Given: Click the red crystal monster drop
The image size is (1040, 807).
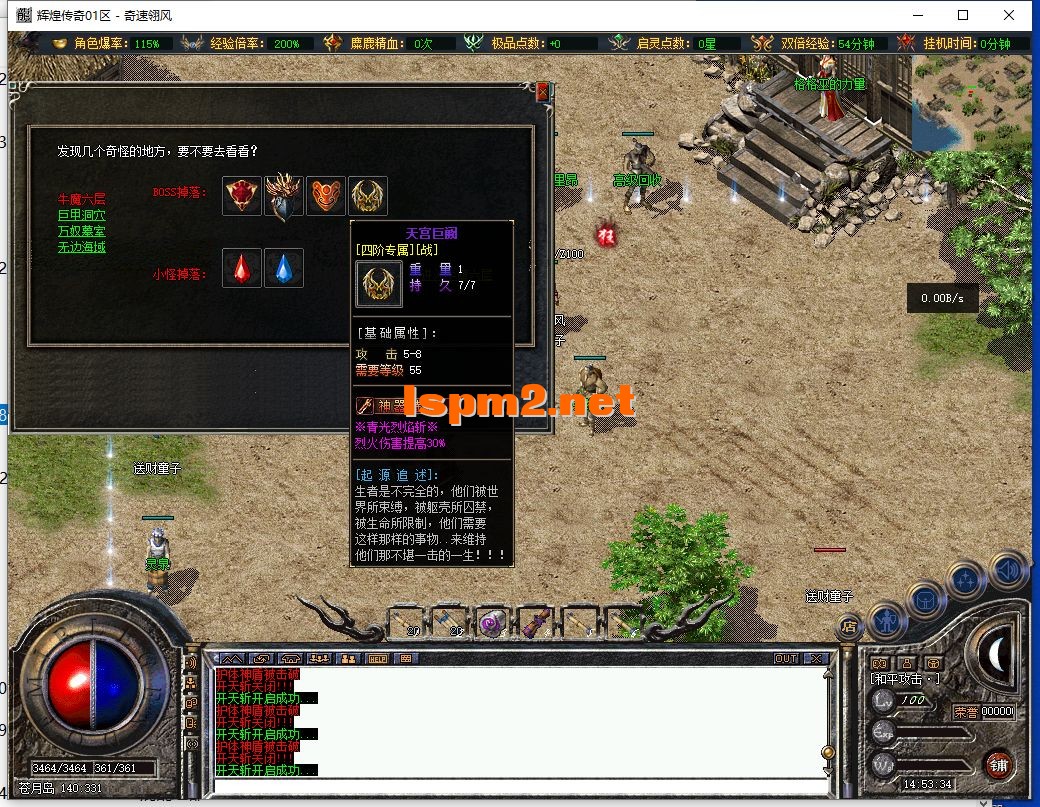Looking at the screenshot, I should (x=242, y=268).
